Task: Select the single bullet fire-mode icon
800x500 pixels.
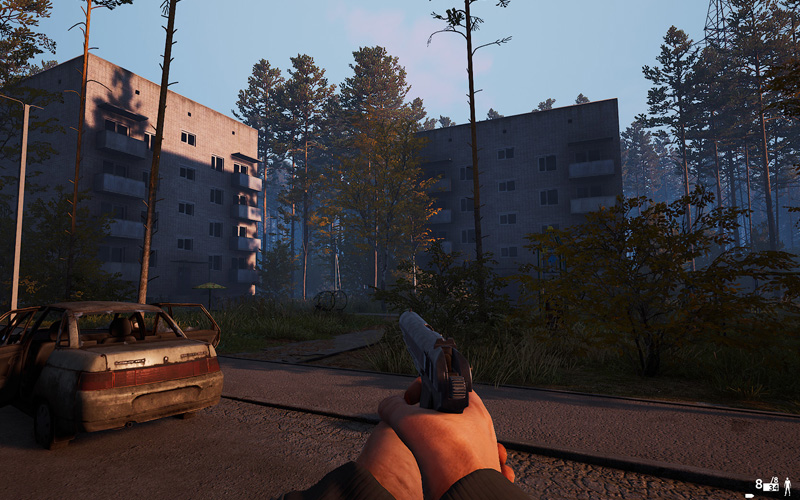Action: coord(749,496)
